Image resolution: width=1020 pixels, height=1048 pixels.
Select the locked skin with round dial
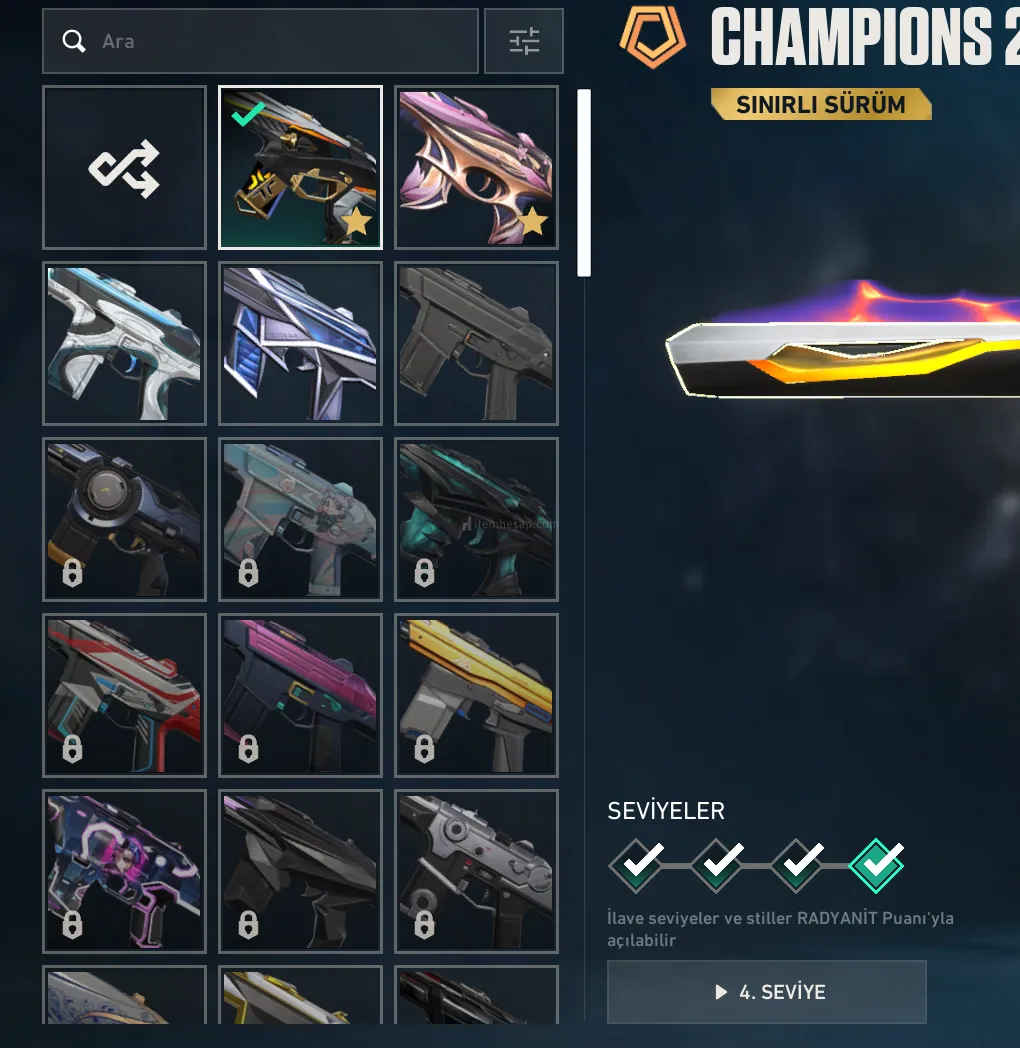click(124, 519)
